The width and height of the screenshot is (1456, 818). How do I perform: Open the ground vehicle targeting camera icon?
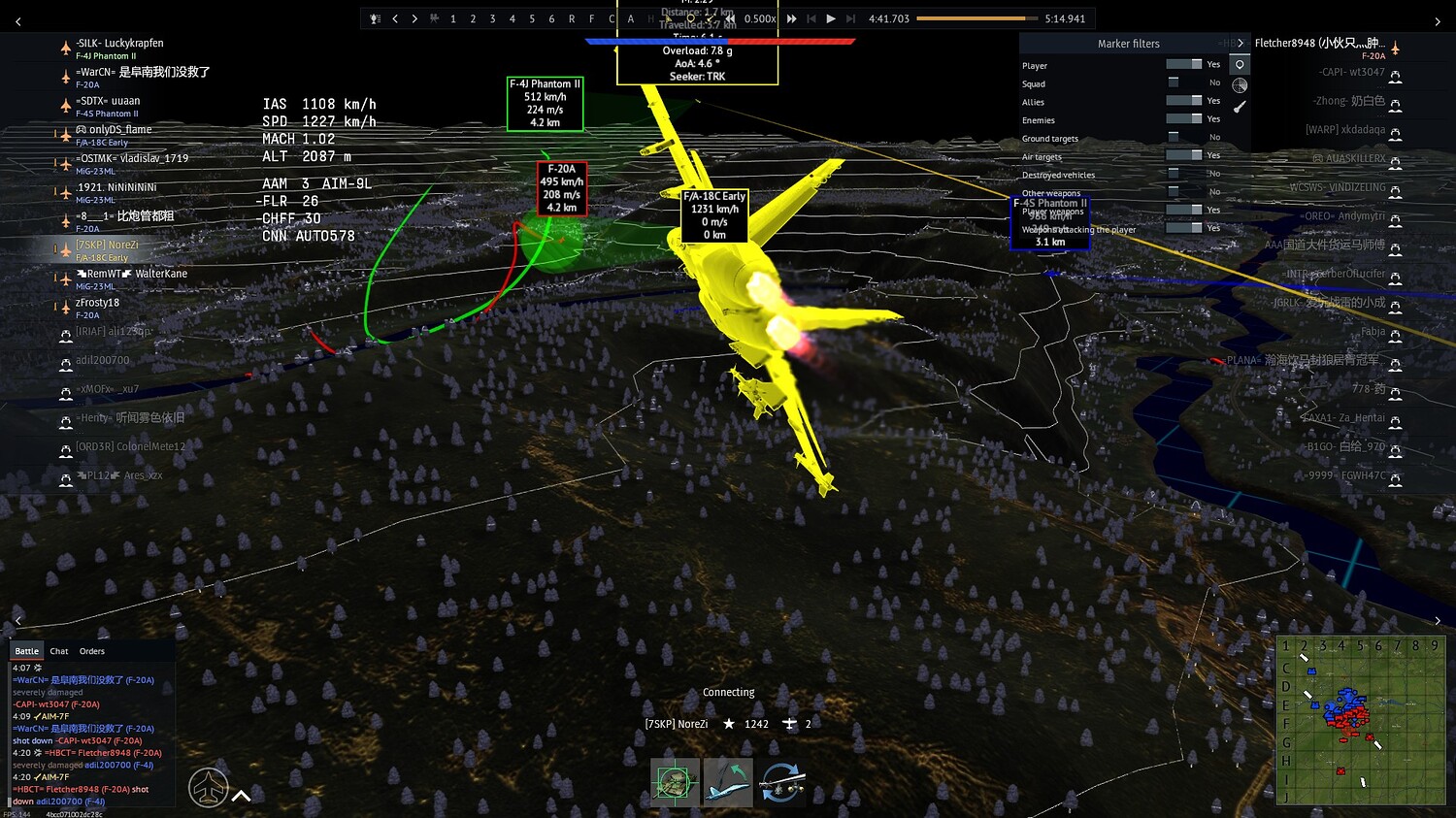pos(674,781)
